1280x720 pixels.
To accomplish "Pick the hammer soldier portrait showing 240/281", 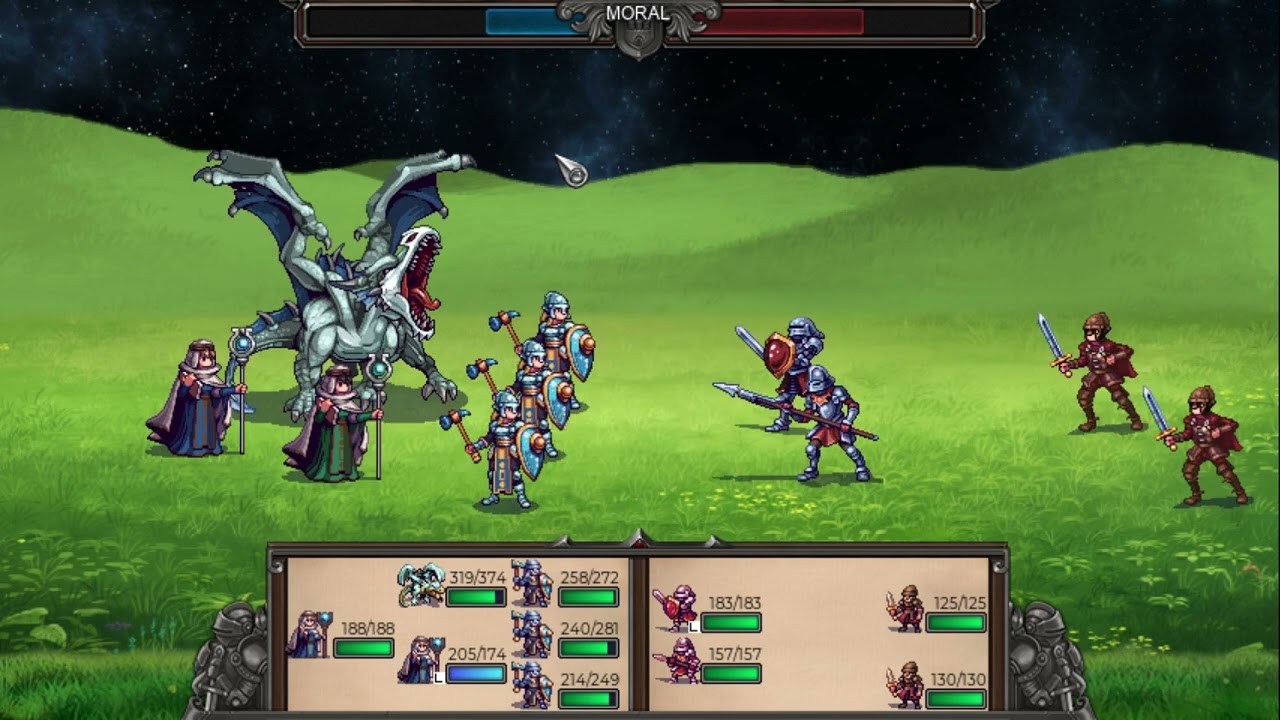I will [531, 634].
